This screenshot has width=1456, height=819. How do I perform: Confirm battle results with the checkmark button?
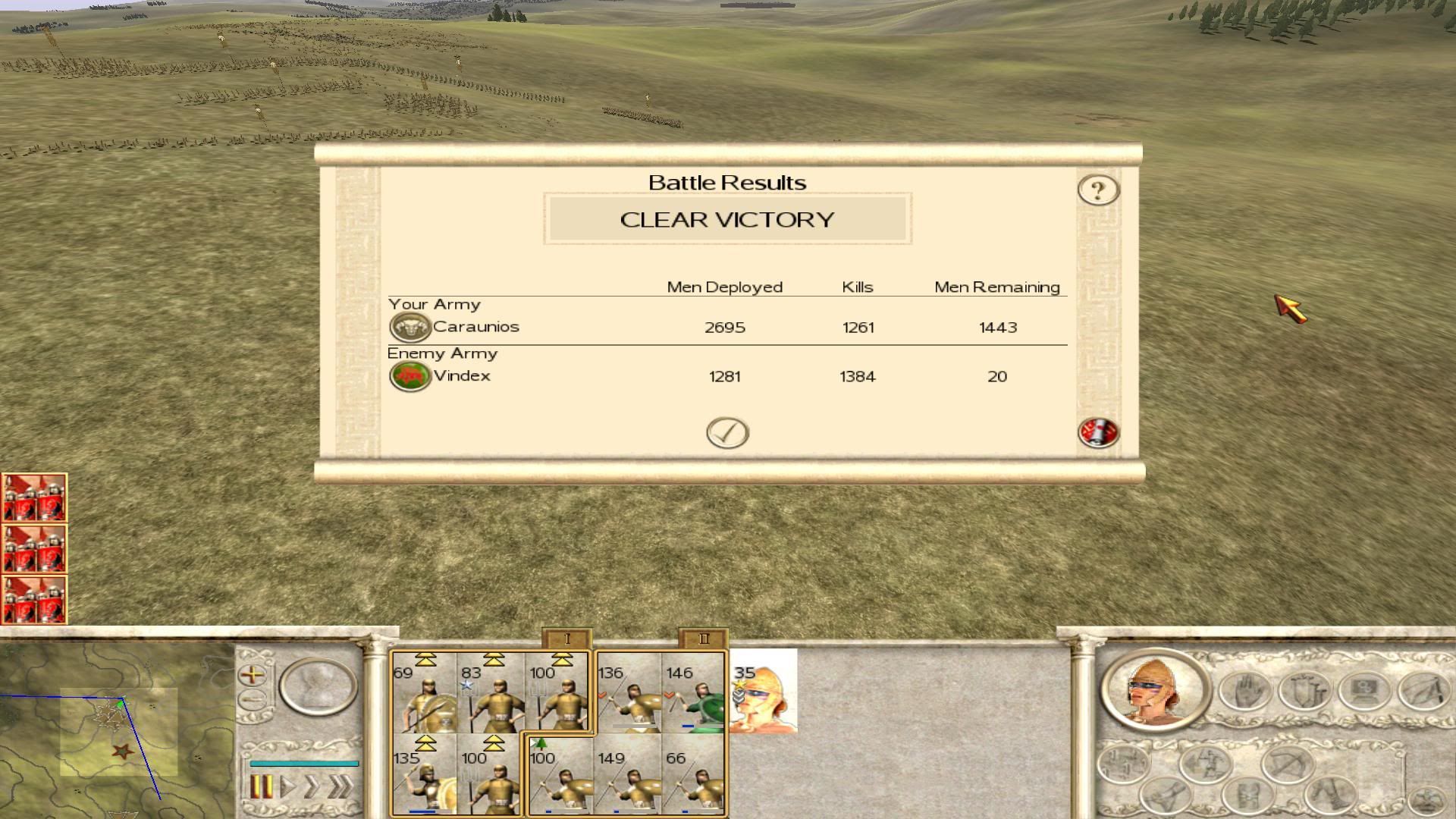[x=727, y=433]
